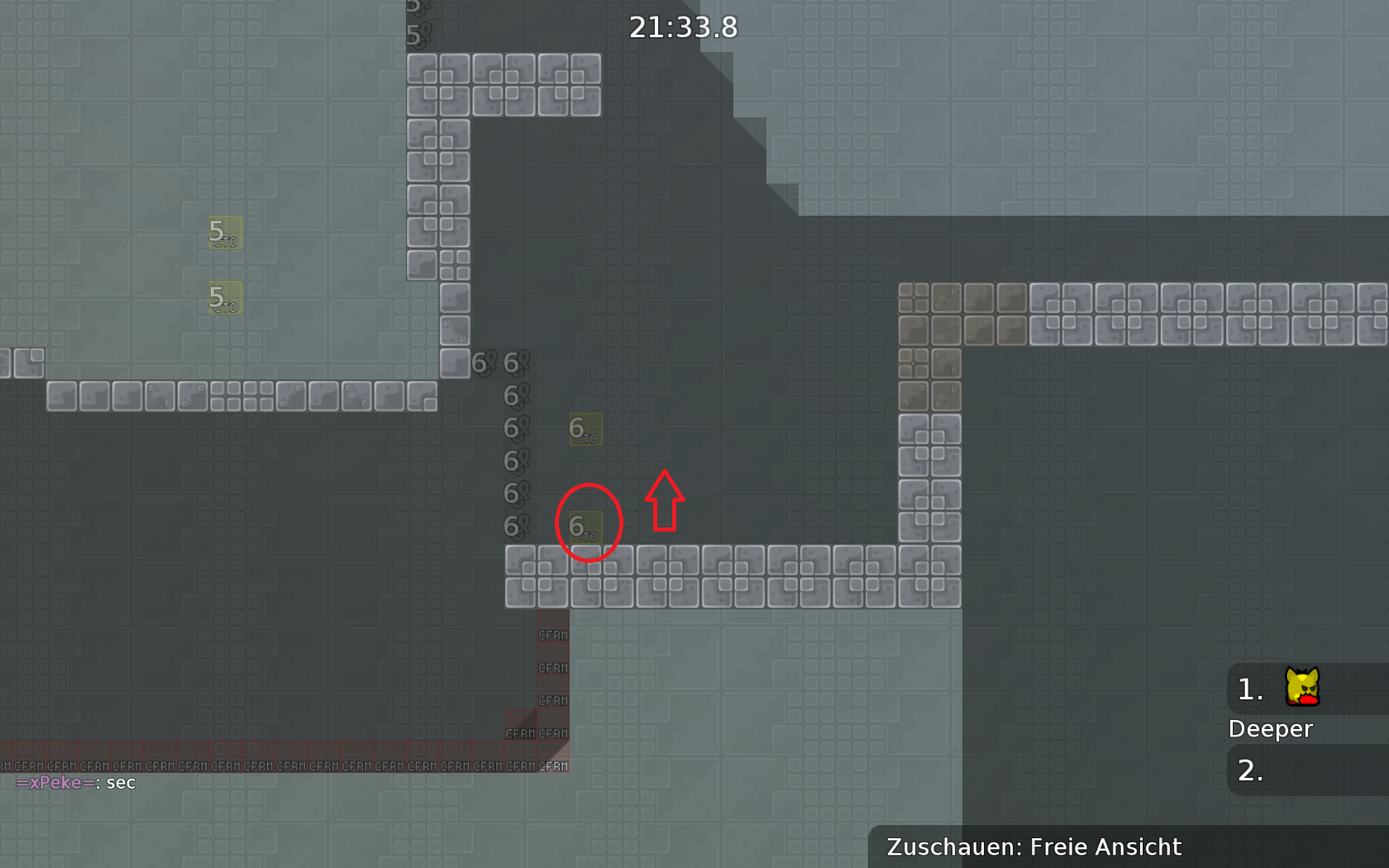Image resolution: width=1389 pixels, height=868 pixels.
Task: Click the race timer showing 21:33.8
Action: (683, 27)
